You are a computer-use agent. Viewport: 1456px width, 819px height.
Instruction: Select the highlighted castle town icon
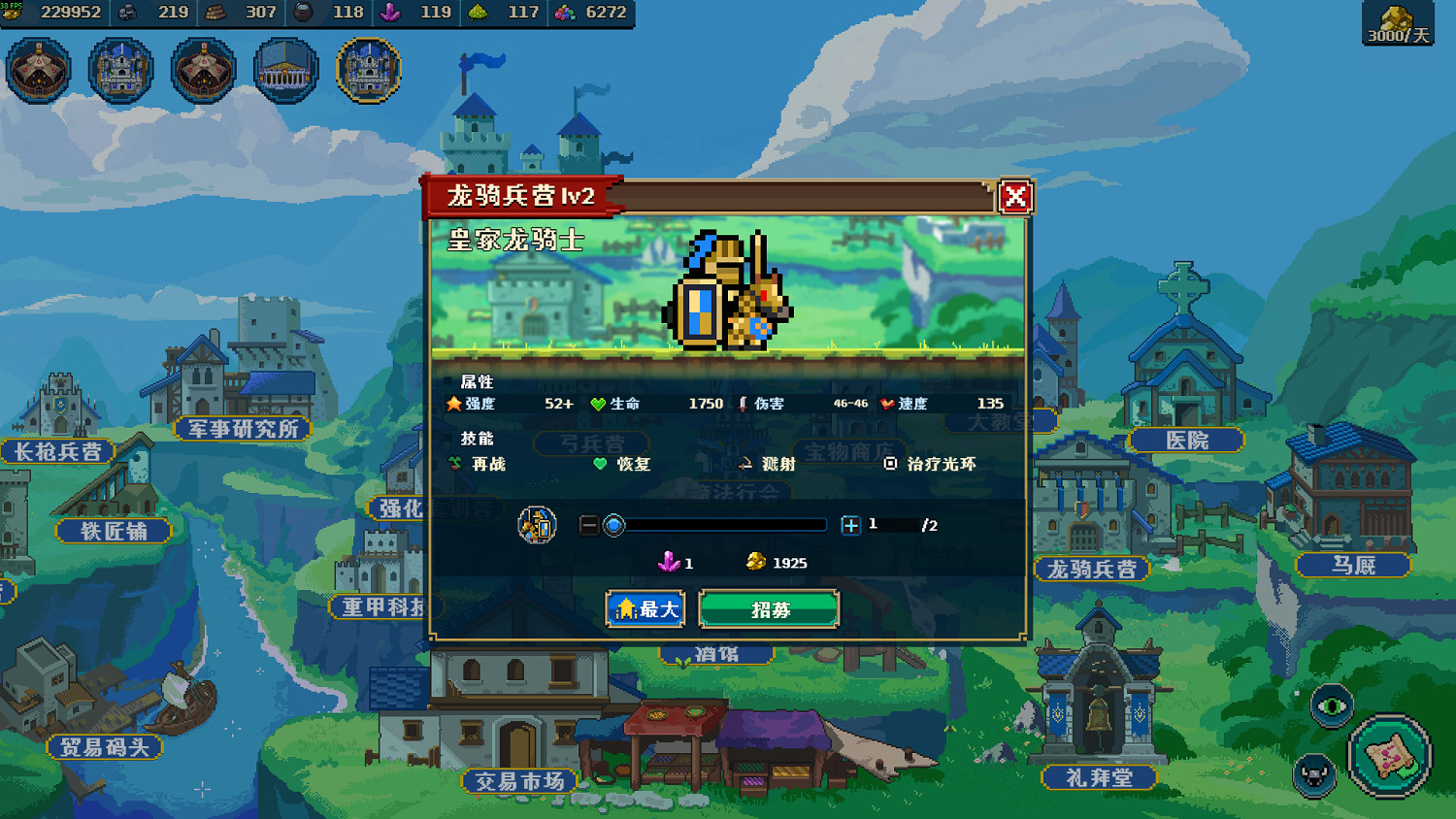[x=368, y=71]
